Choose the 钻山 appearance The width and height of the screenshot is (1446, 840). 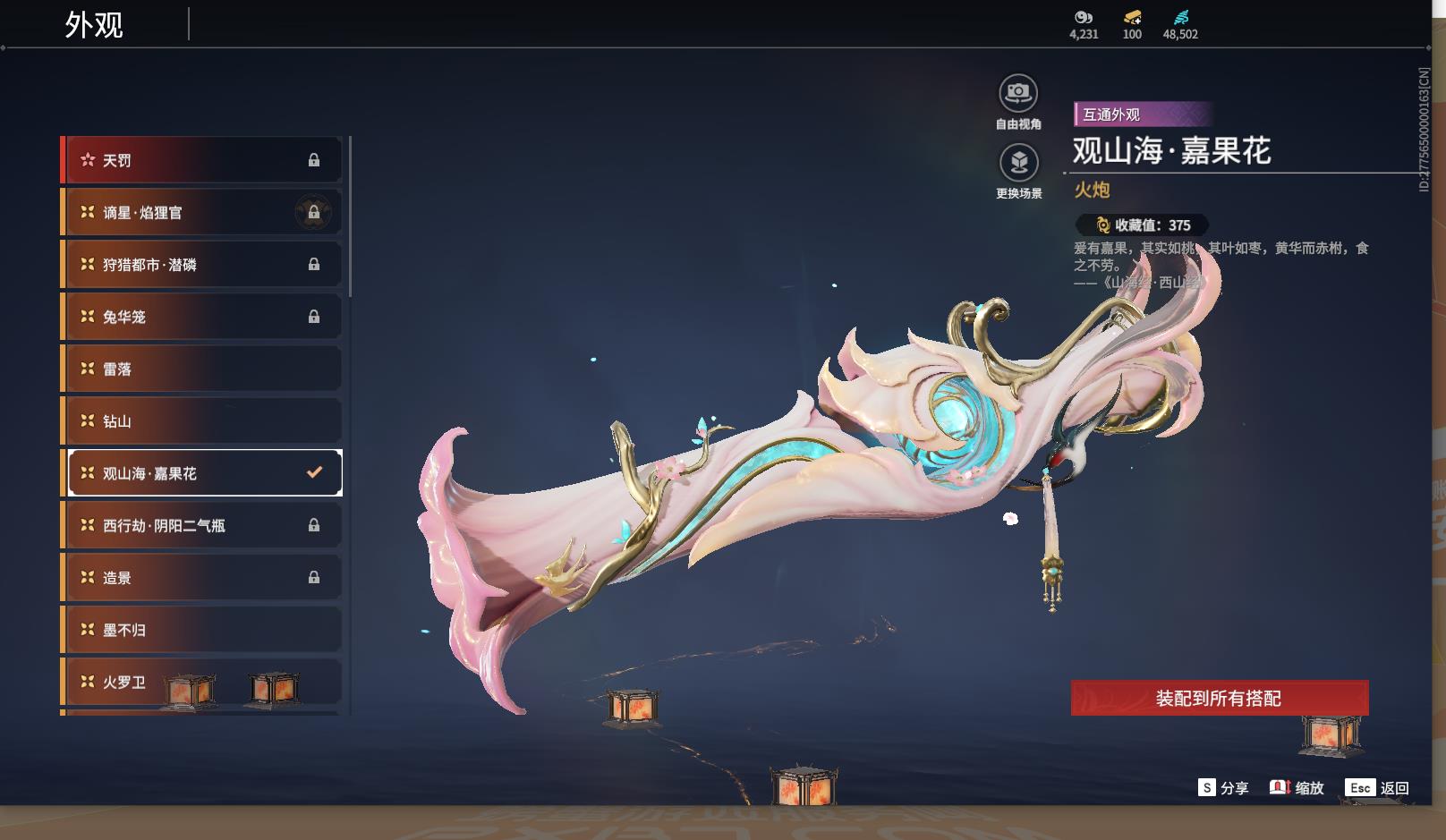(202, 421)
